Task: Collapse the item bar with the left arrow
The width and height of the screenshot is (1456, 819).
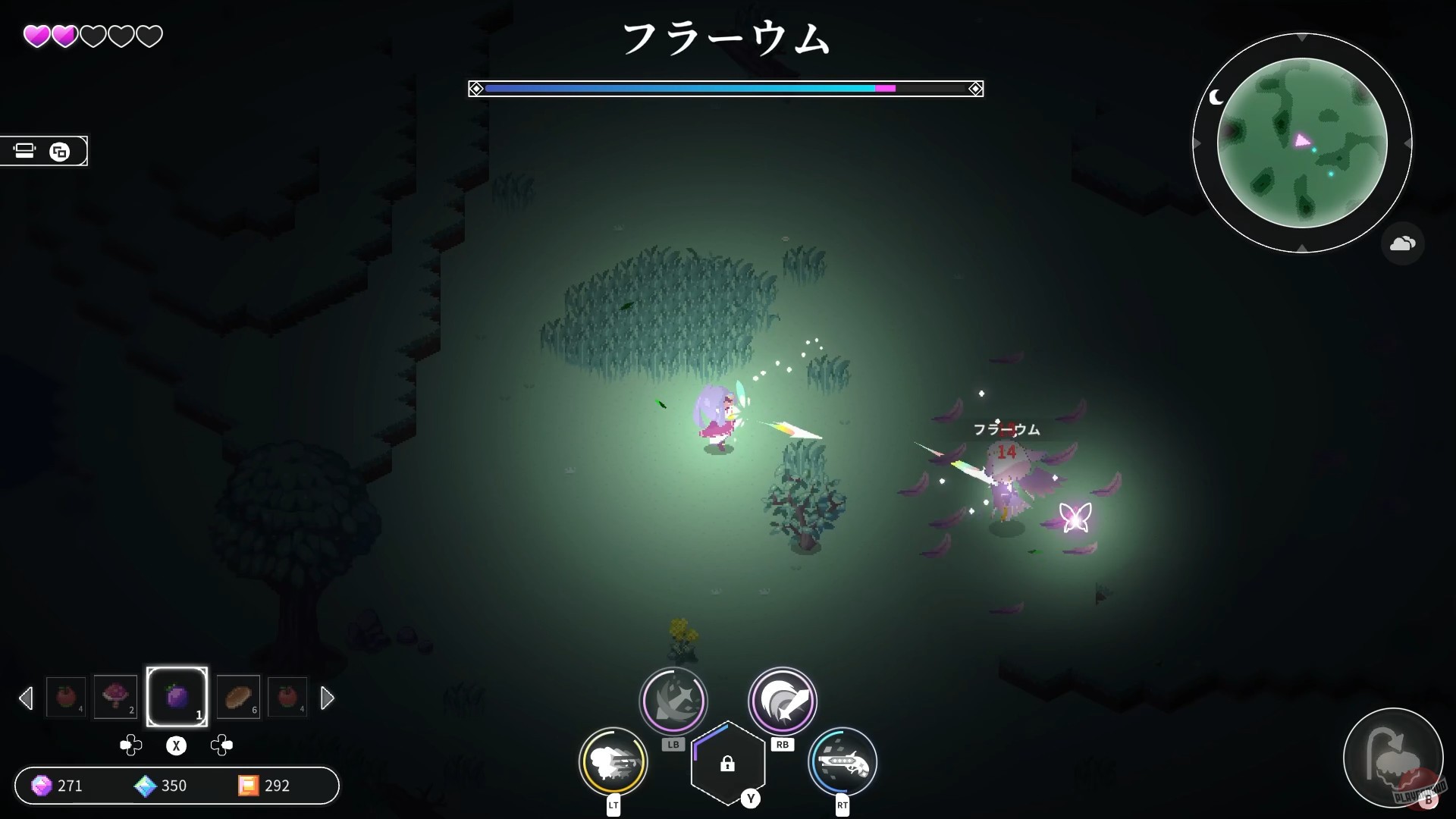Action: tap(27, 698)
